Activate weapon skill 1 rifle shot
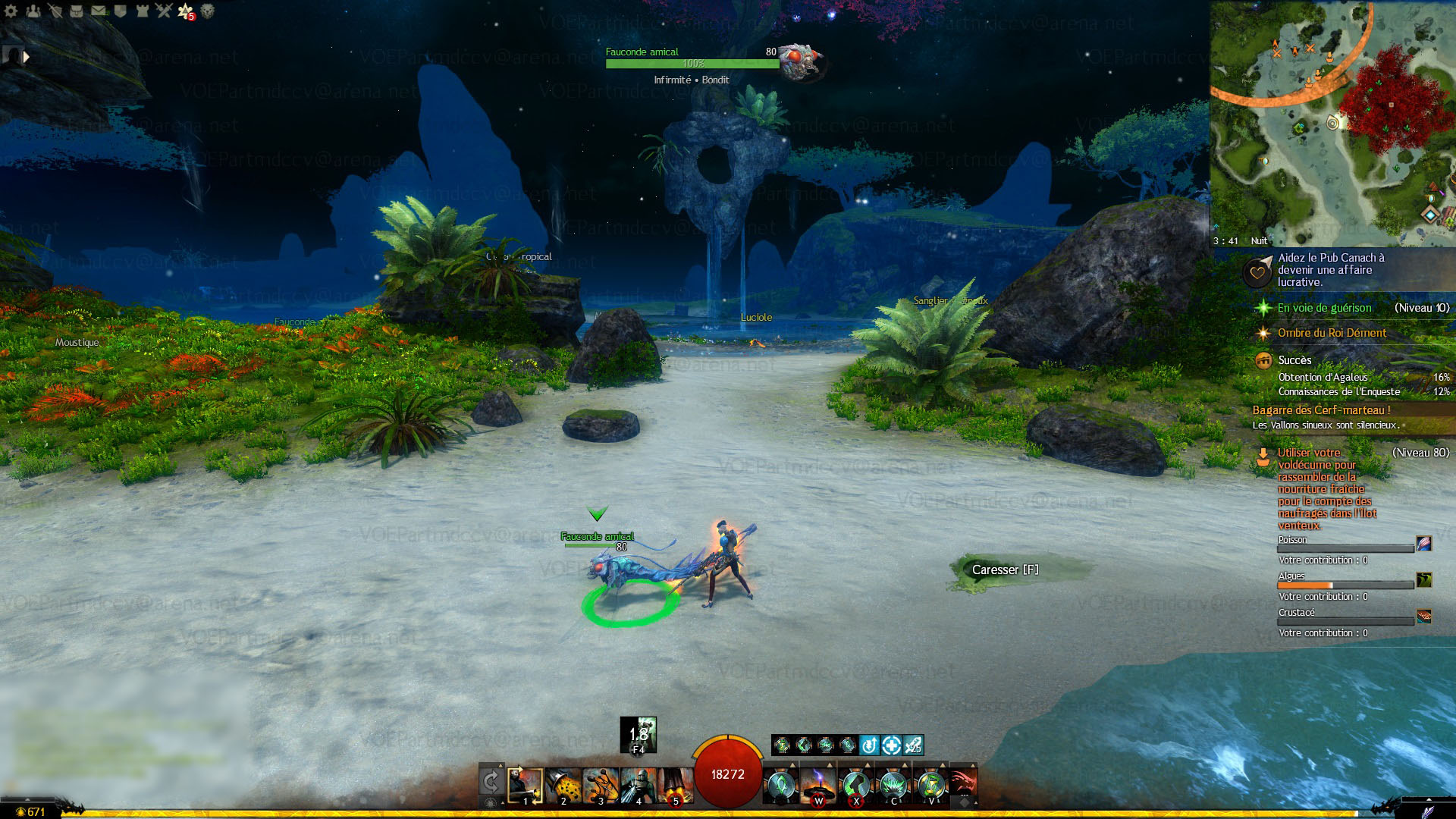Screen dimensions: 1456x819 [525, 785]
